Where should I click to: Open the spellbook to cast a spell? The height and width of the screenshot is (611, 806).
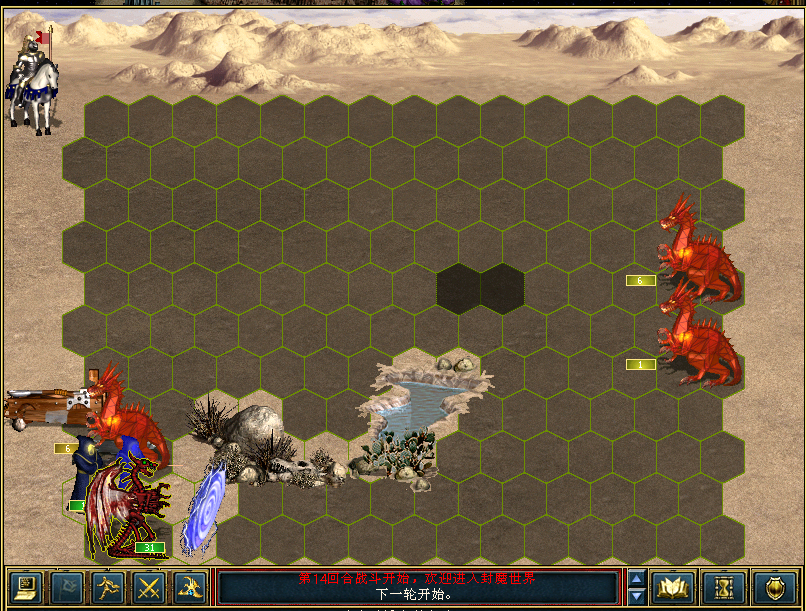pos(673,586)
